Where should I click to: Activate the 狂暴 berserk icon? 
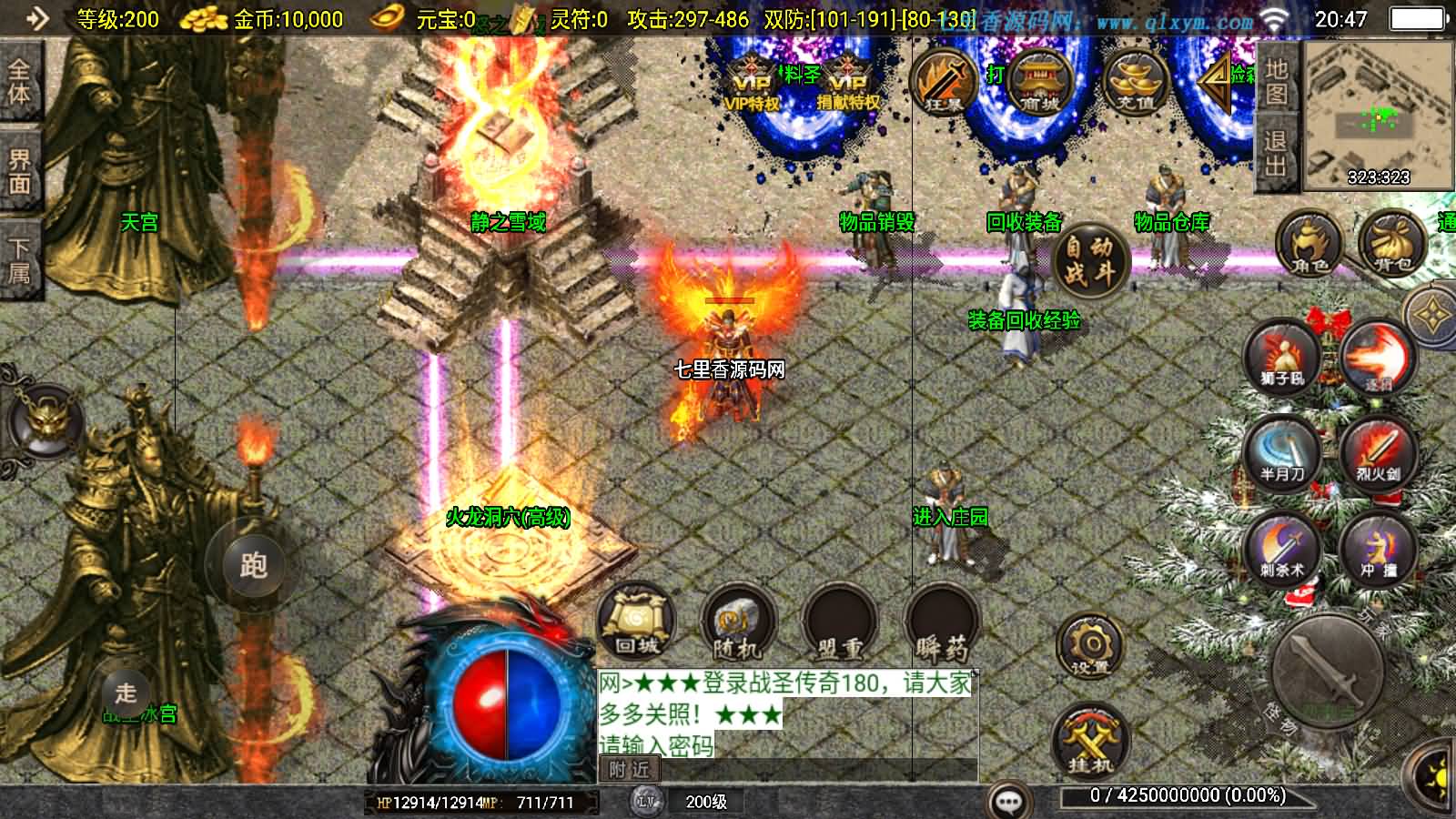pyautogui.click(x=944, y=84)
